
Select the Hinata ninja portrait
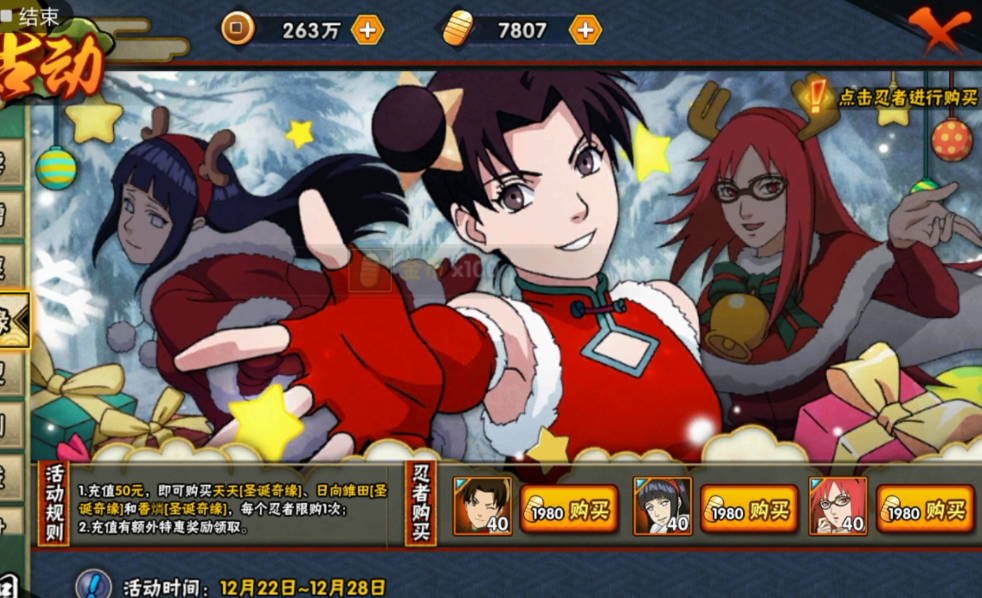pos(662,506)
